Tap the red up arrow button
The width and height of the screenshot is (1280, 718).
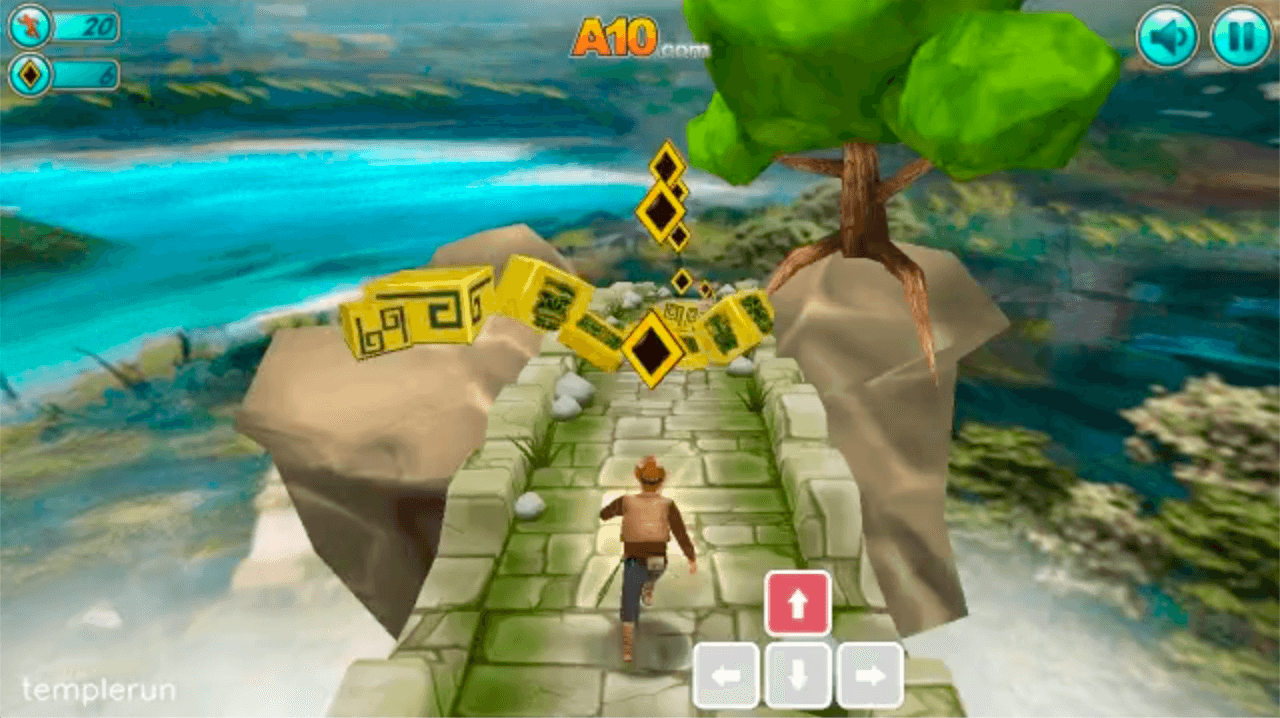[x=798, y=603]
